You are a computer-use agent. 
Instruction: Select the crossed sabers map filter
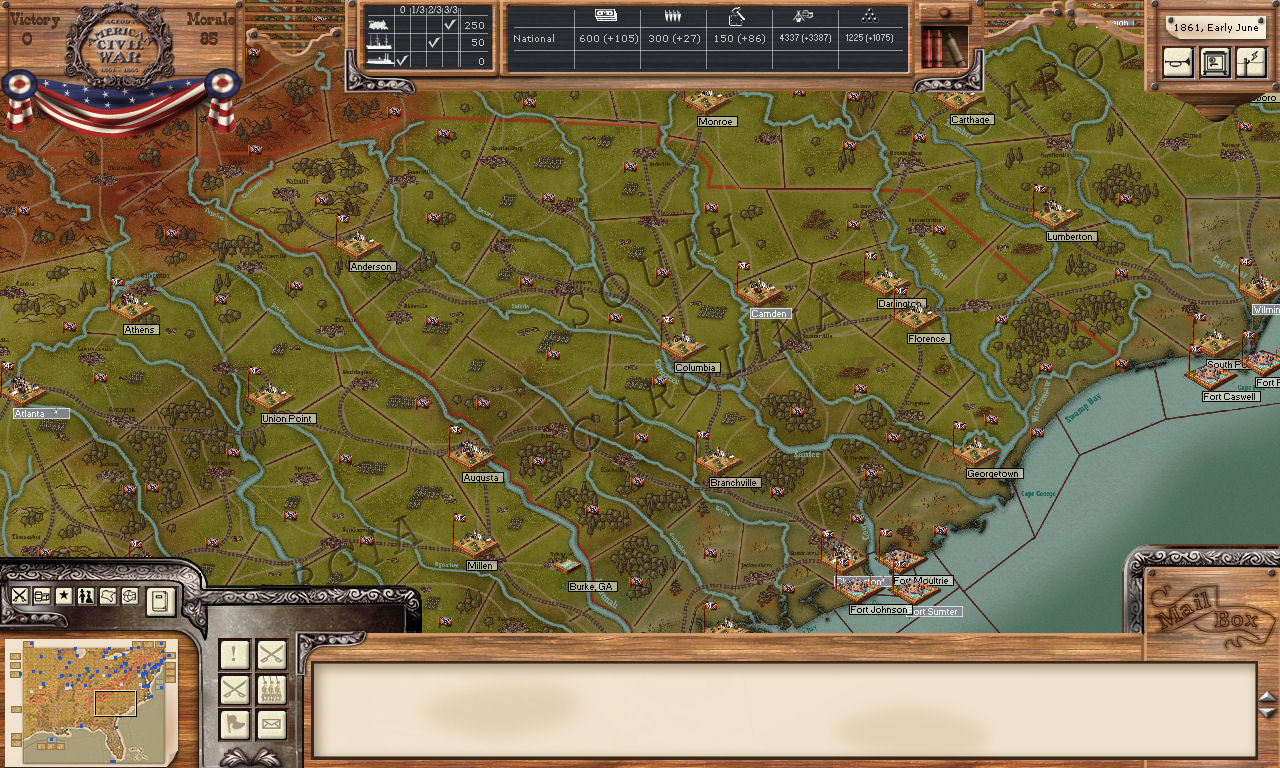[19, 596]
